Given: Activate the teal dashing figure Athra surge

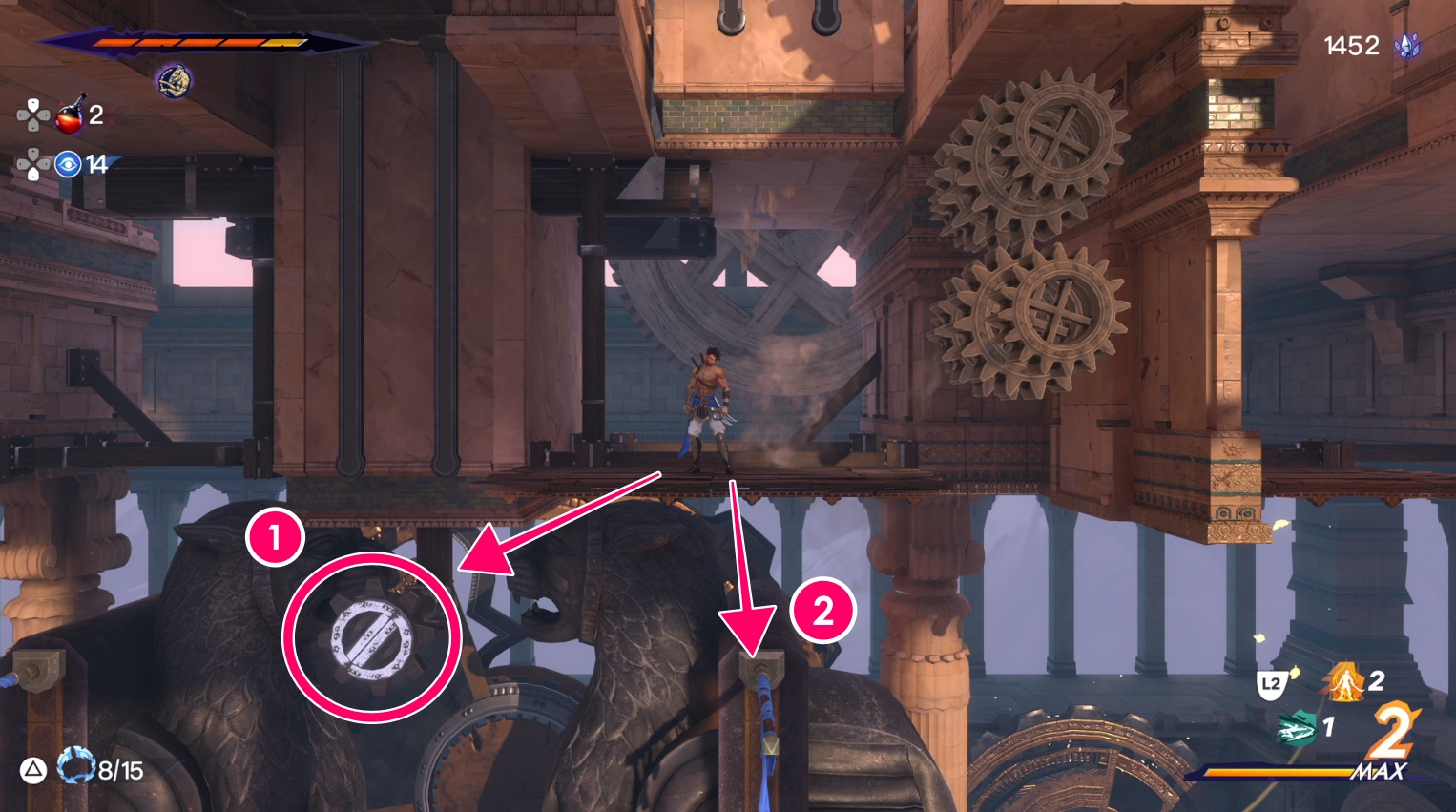Looking at the screenshot, I should tap(1298, 729).
